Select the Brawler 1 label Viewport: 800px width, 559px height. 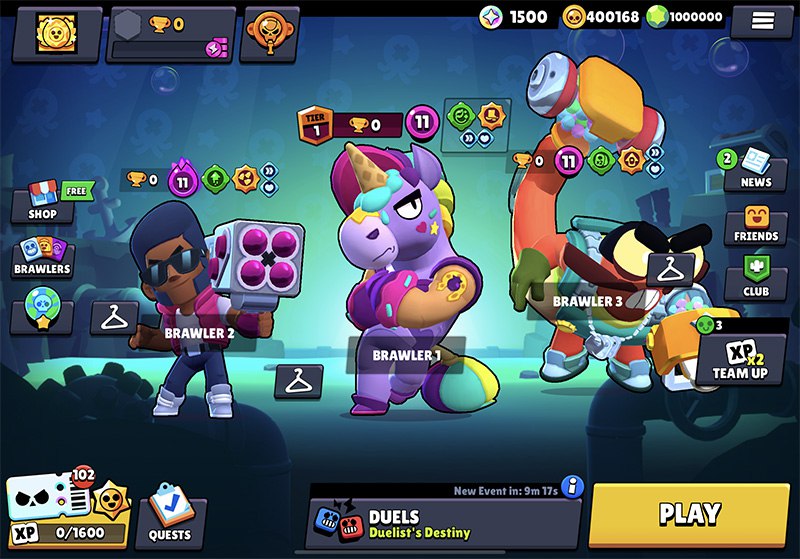pos(406,355)
